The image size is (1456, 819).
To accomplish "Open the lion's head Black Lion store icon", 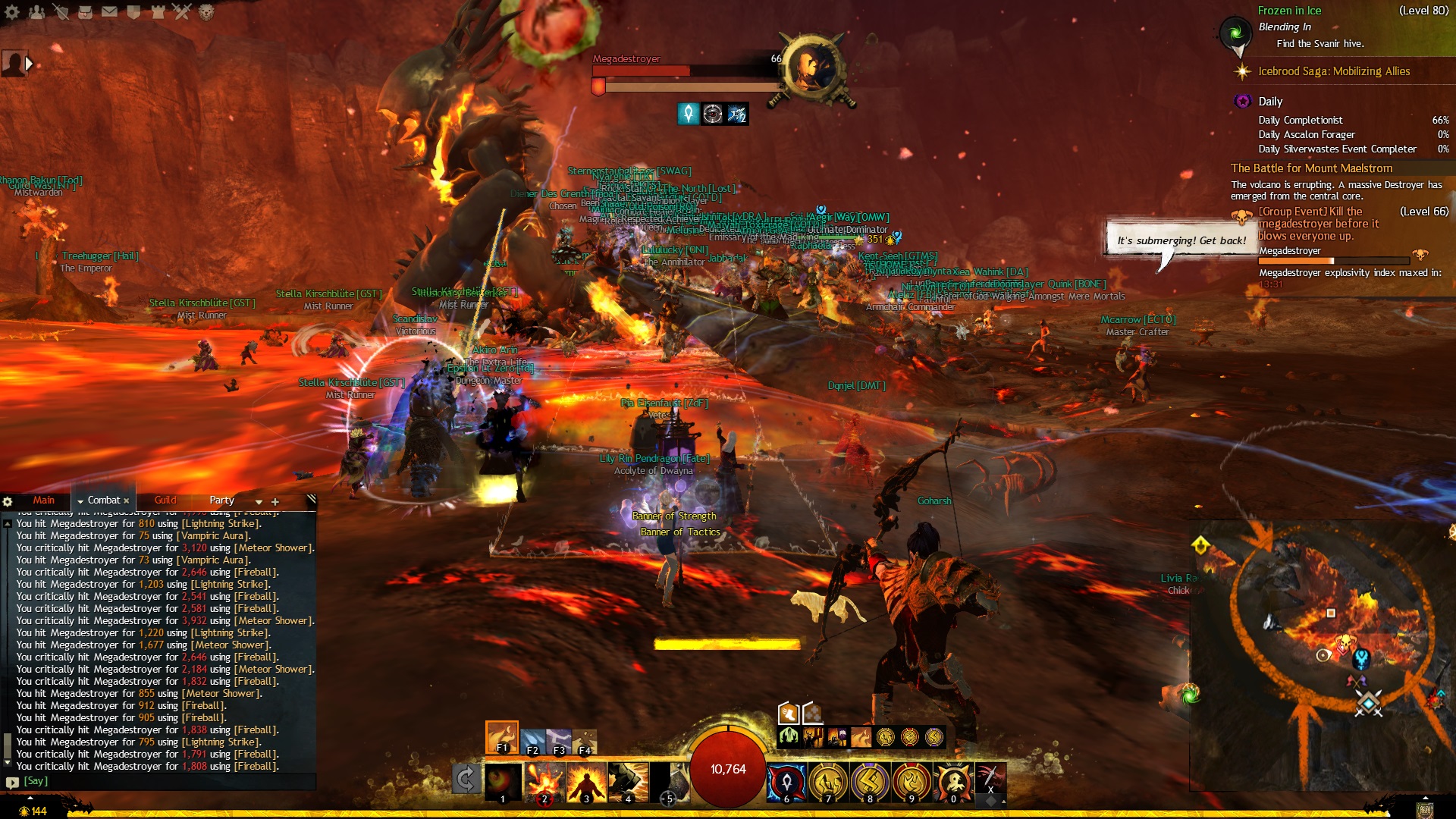I will click(206, 11).
